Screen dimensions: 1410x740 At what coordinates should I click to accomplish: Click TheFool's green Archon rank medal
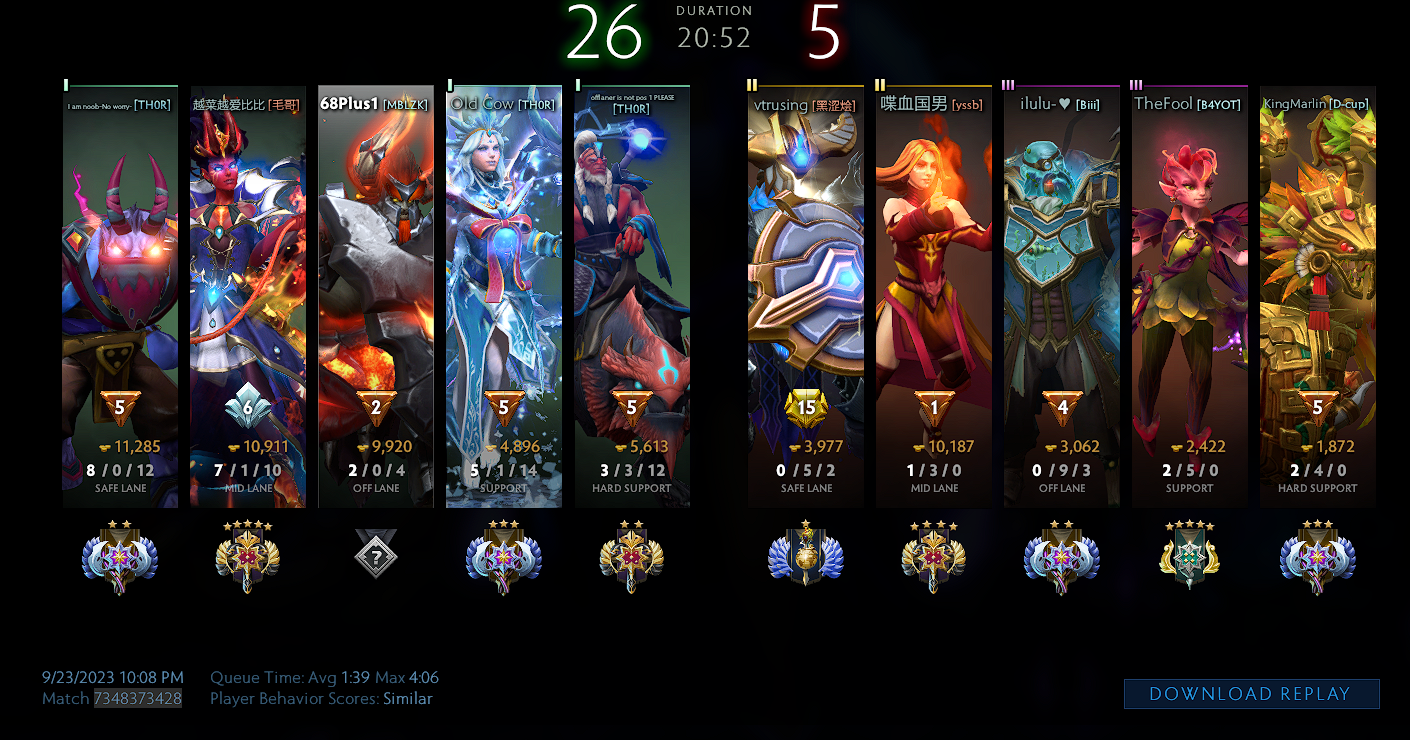click(x=1188, y=558)
